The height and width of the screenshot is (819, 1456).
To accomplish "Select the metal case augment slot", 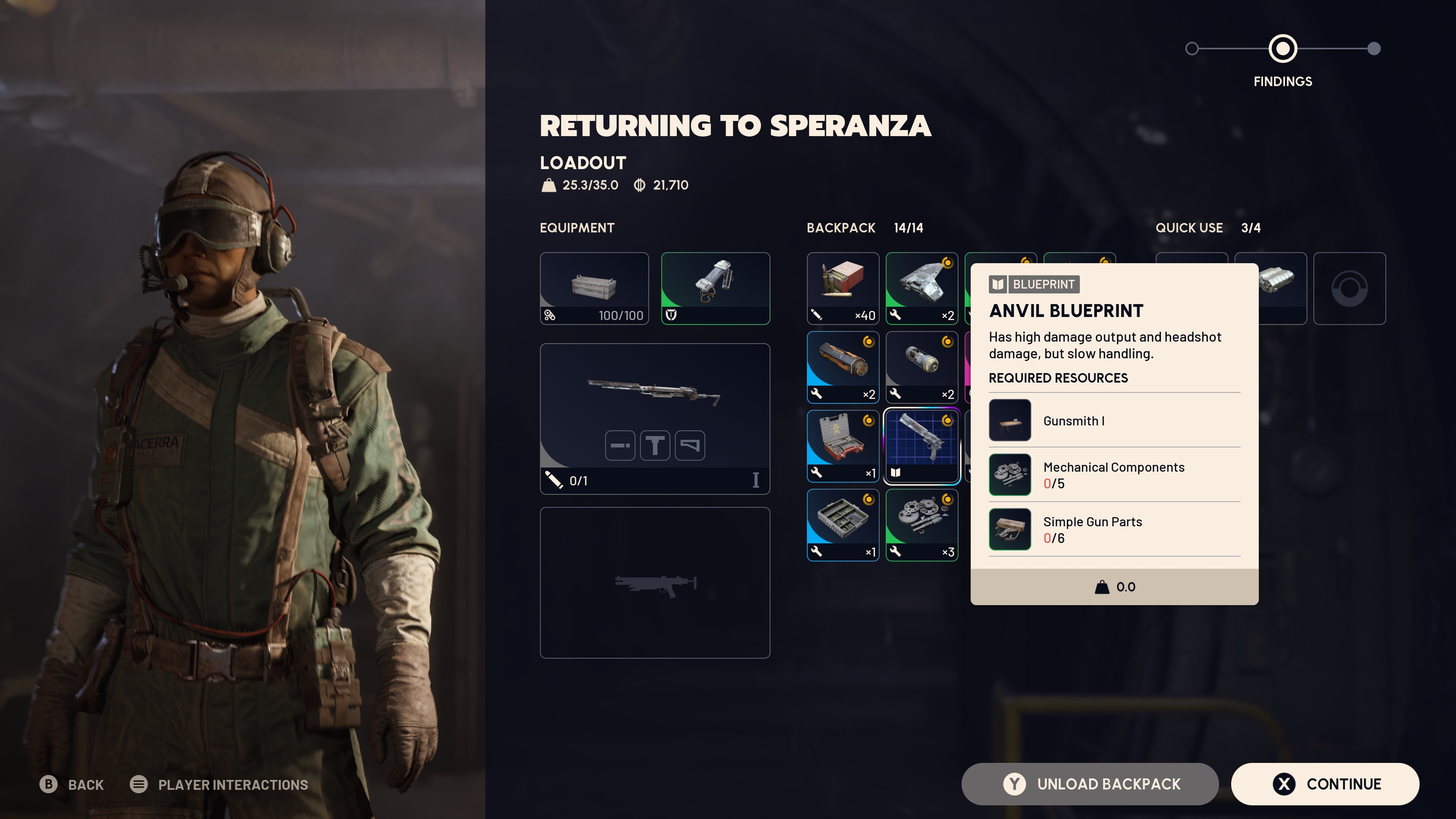I will [594, 288].
